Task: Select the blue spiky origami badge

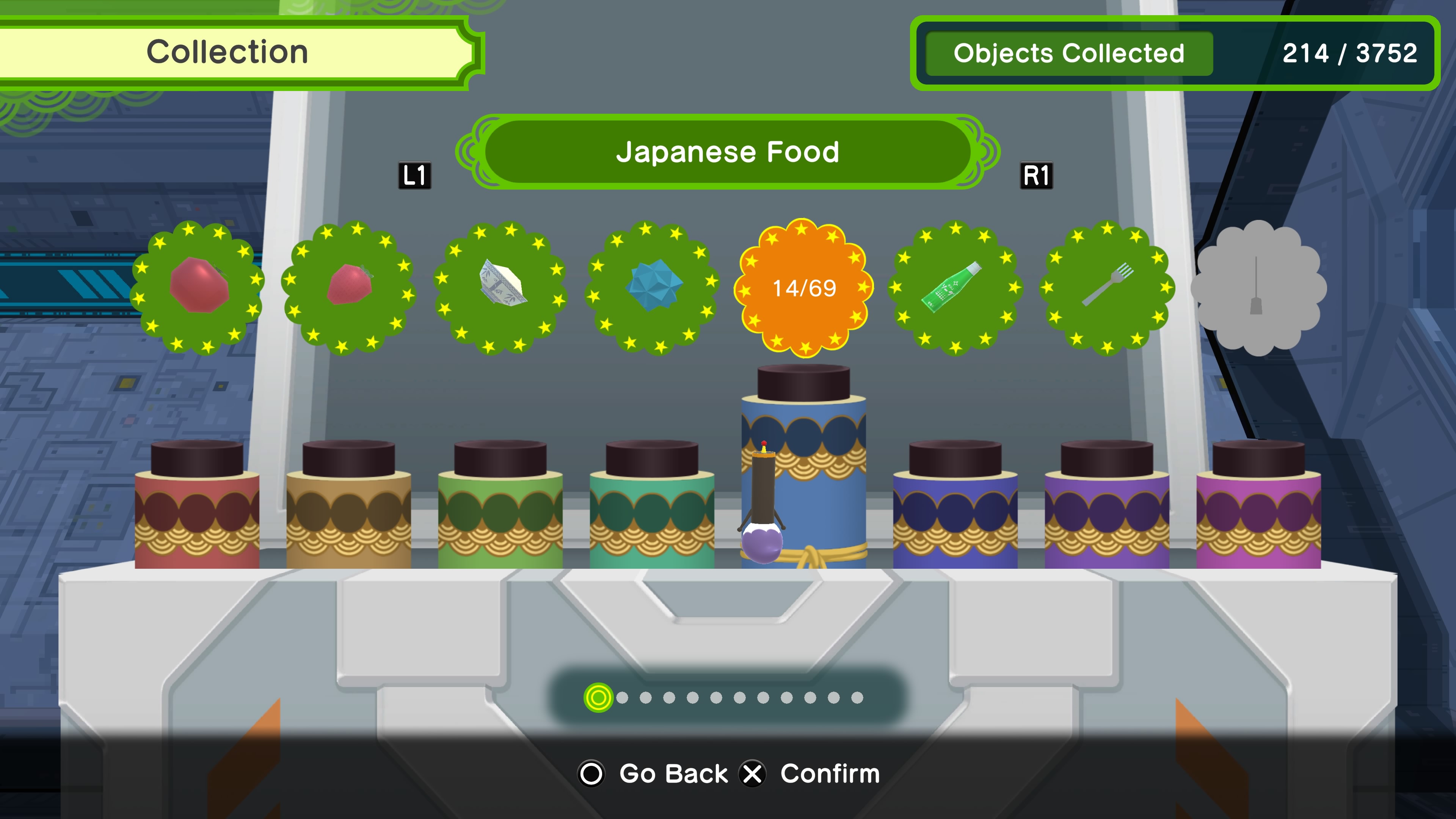Action: [x=653, y=287]
